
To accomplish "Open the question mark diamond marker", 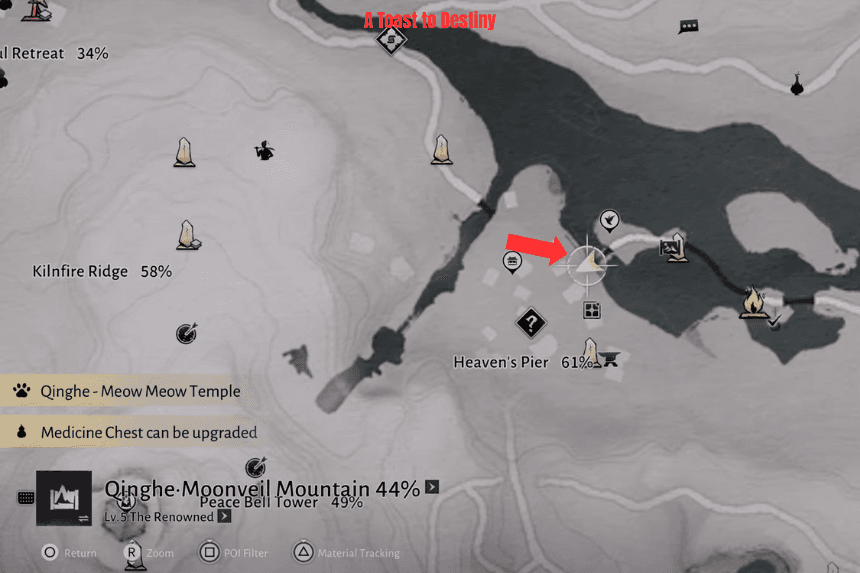I will tap(531, 322).
